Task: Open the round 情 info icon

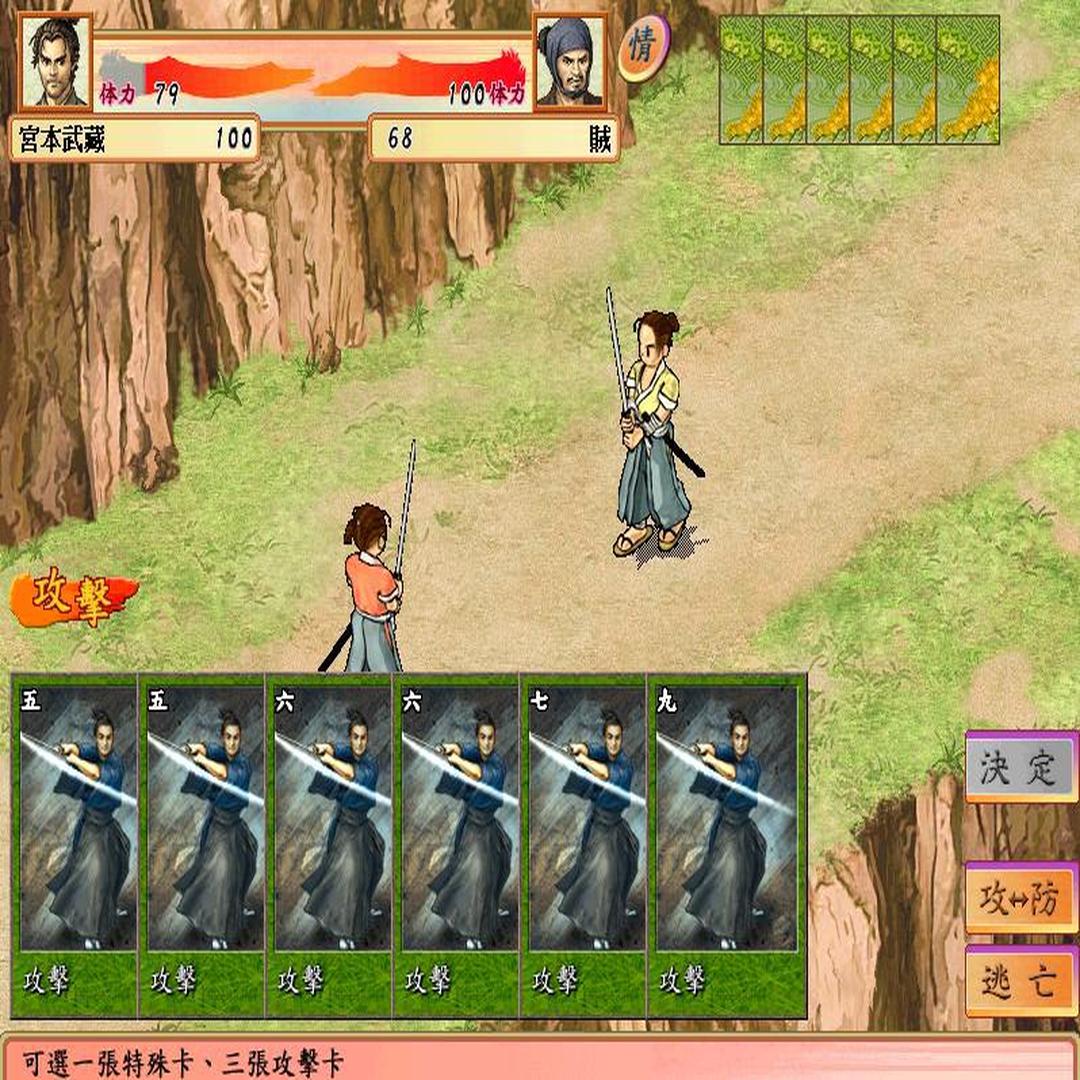Action: pos(642,48)
